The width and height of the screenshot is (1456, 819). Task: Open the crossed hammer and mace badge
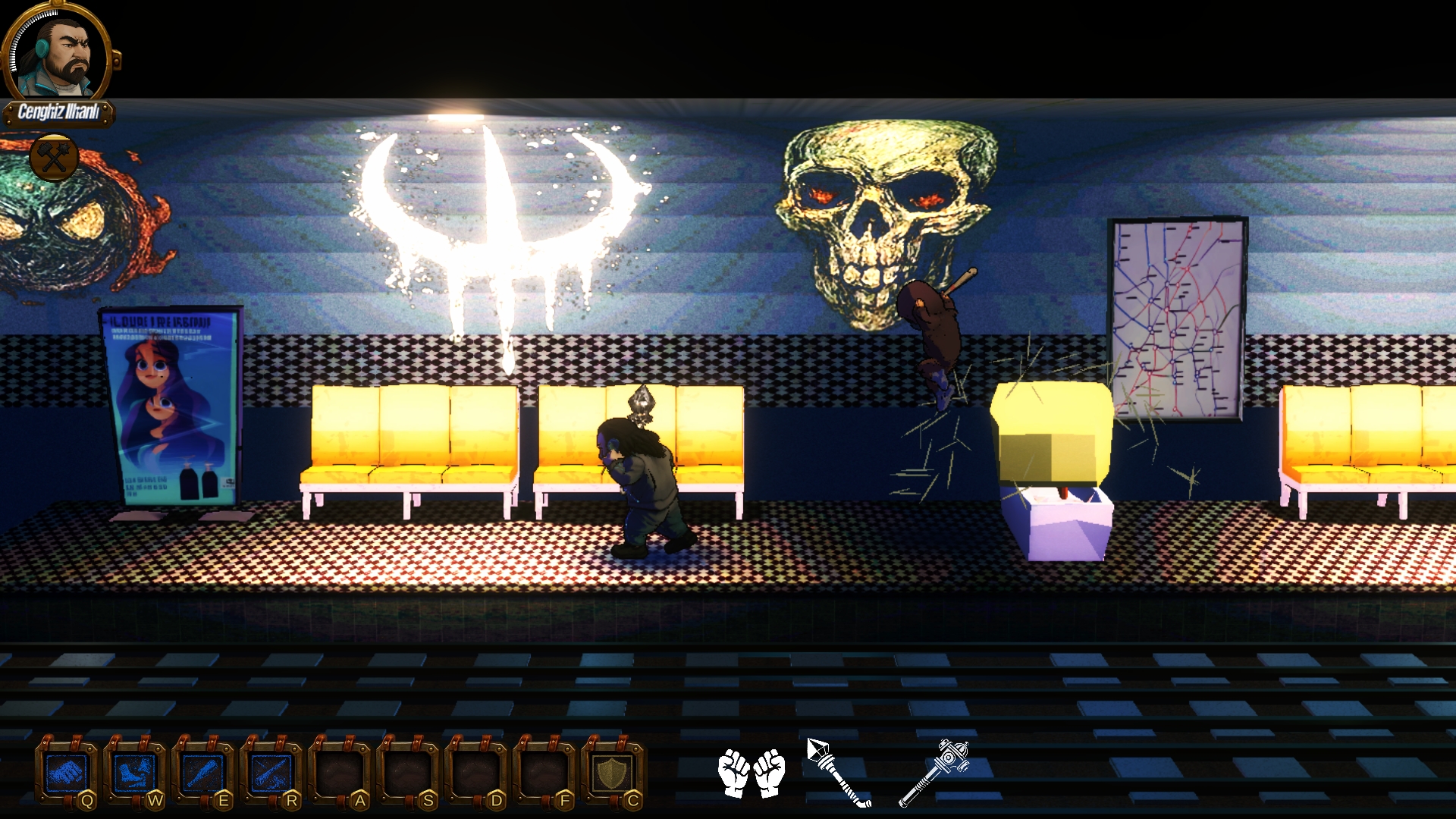[54, 157]
